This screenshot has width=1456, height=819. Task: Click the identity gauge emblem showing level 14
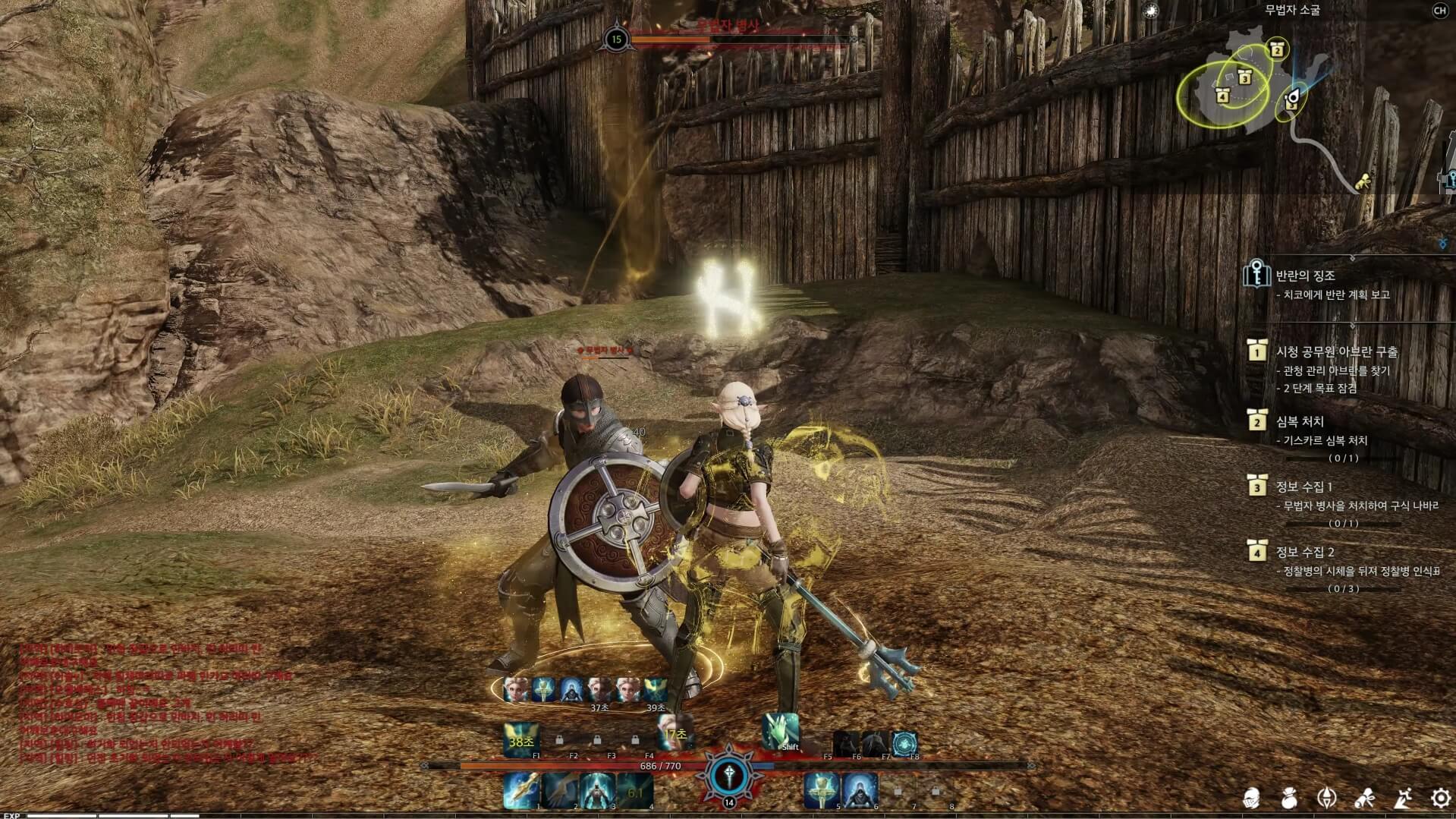(730, 774)
